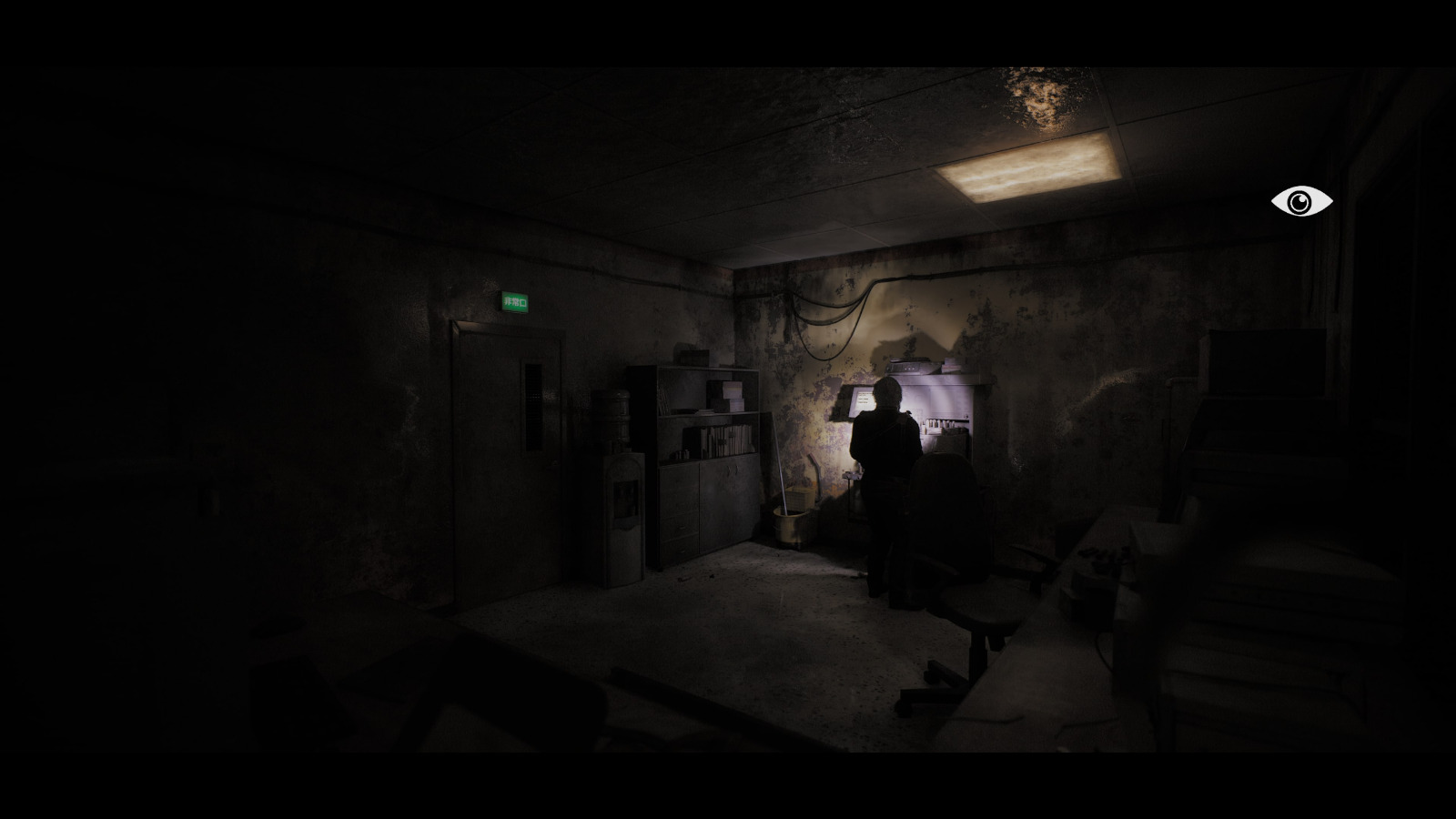This screenshot has height=819, width=1456.
Task: Click the ceiling light panel
Action: (x=1028, y=168)
